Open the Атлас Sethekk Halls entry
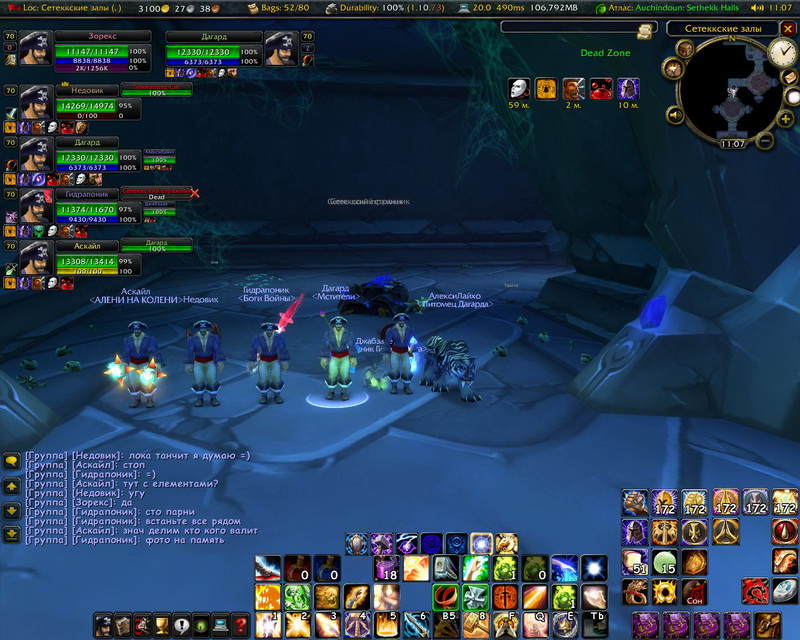The width and height of the screenshot is (800, 640). [677, 7]
